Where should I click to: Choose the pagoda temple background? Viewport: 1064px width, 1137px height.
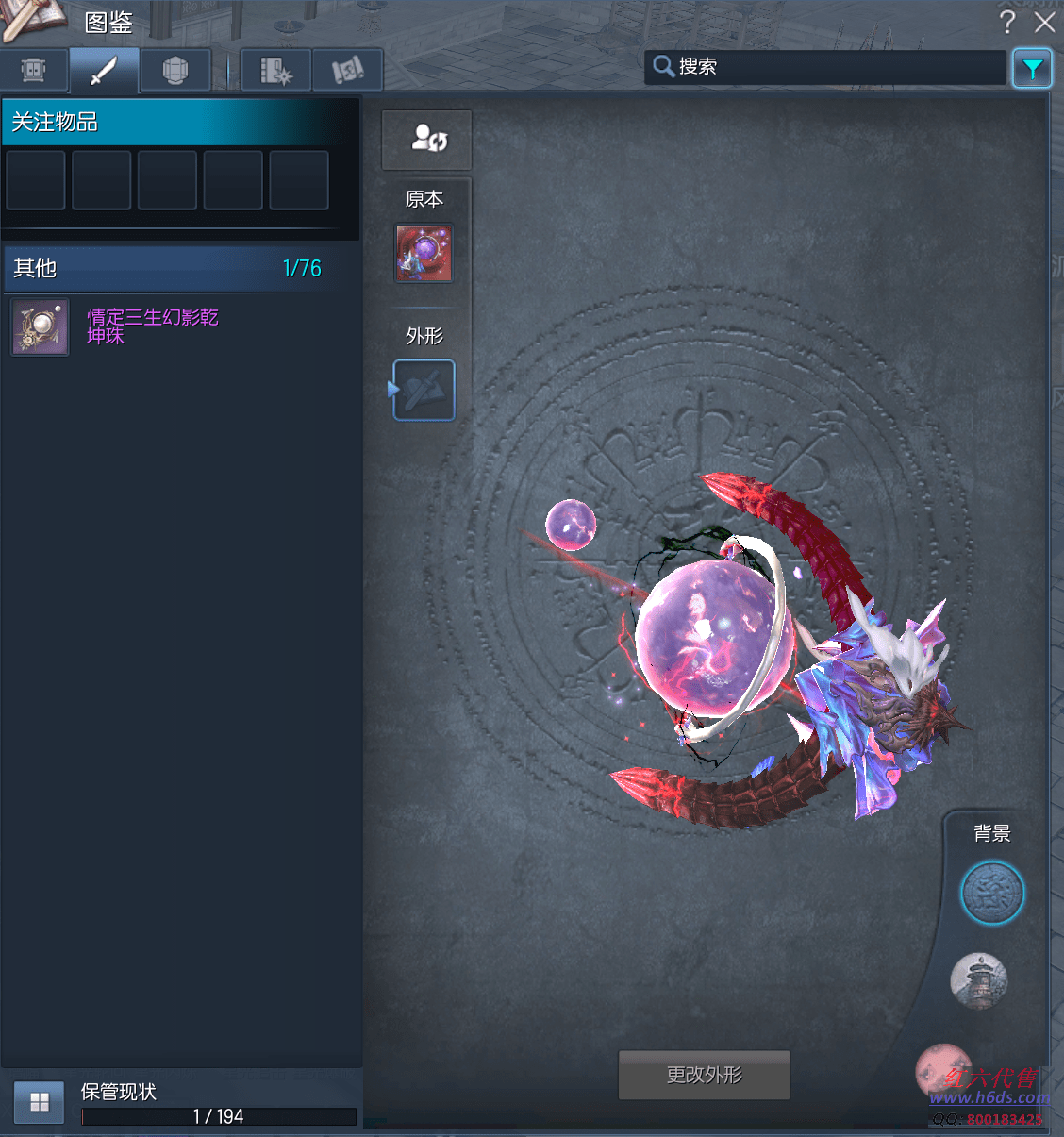coord(979,979)
